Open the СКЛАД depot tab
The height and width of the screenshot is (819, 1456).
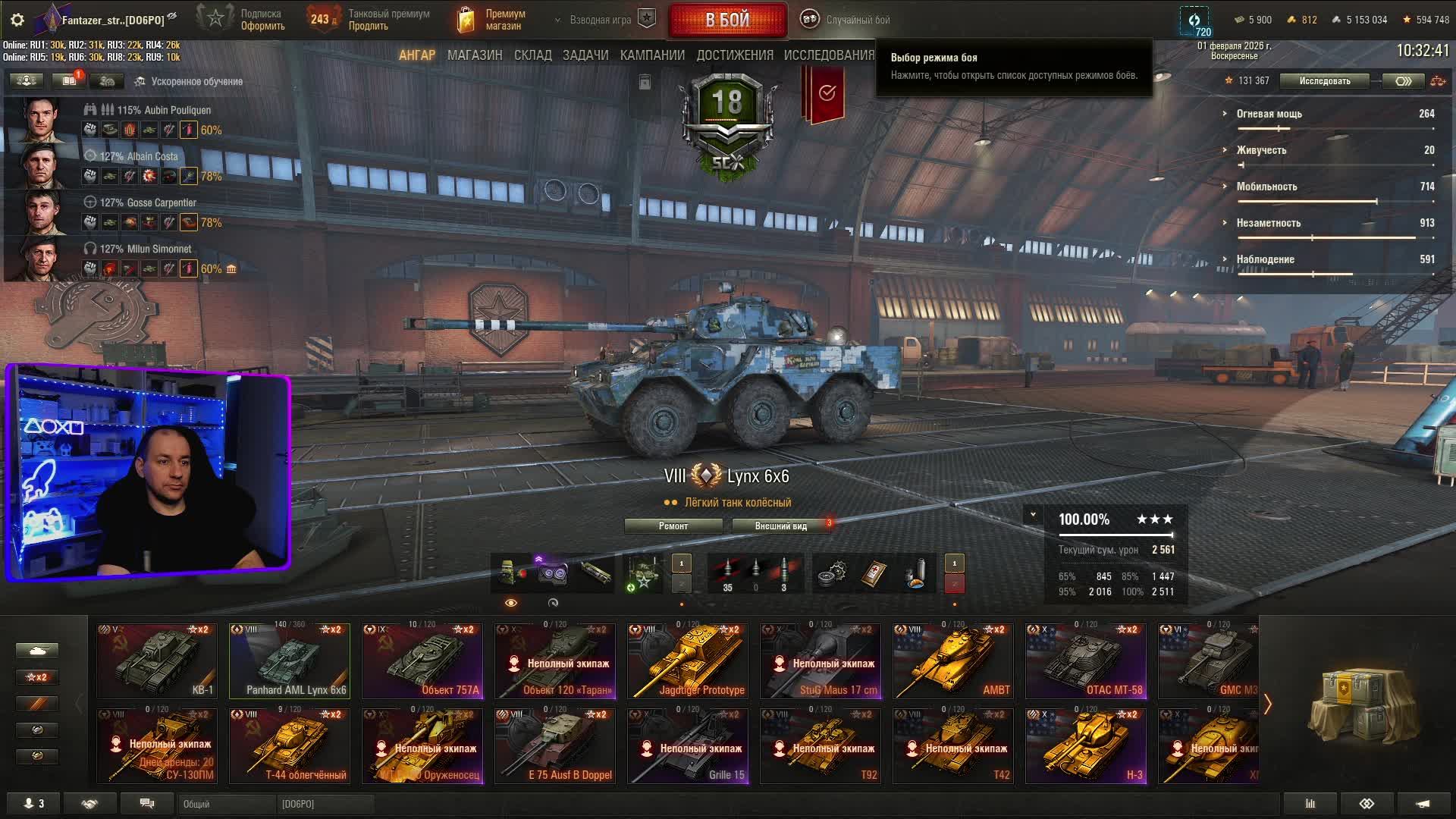(x=532, y=55)
